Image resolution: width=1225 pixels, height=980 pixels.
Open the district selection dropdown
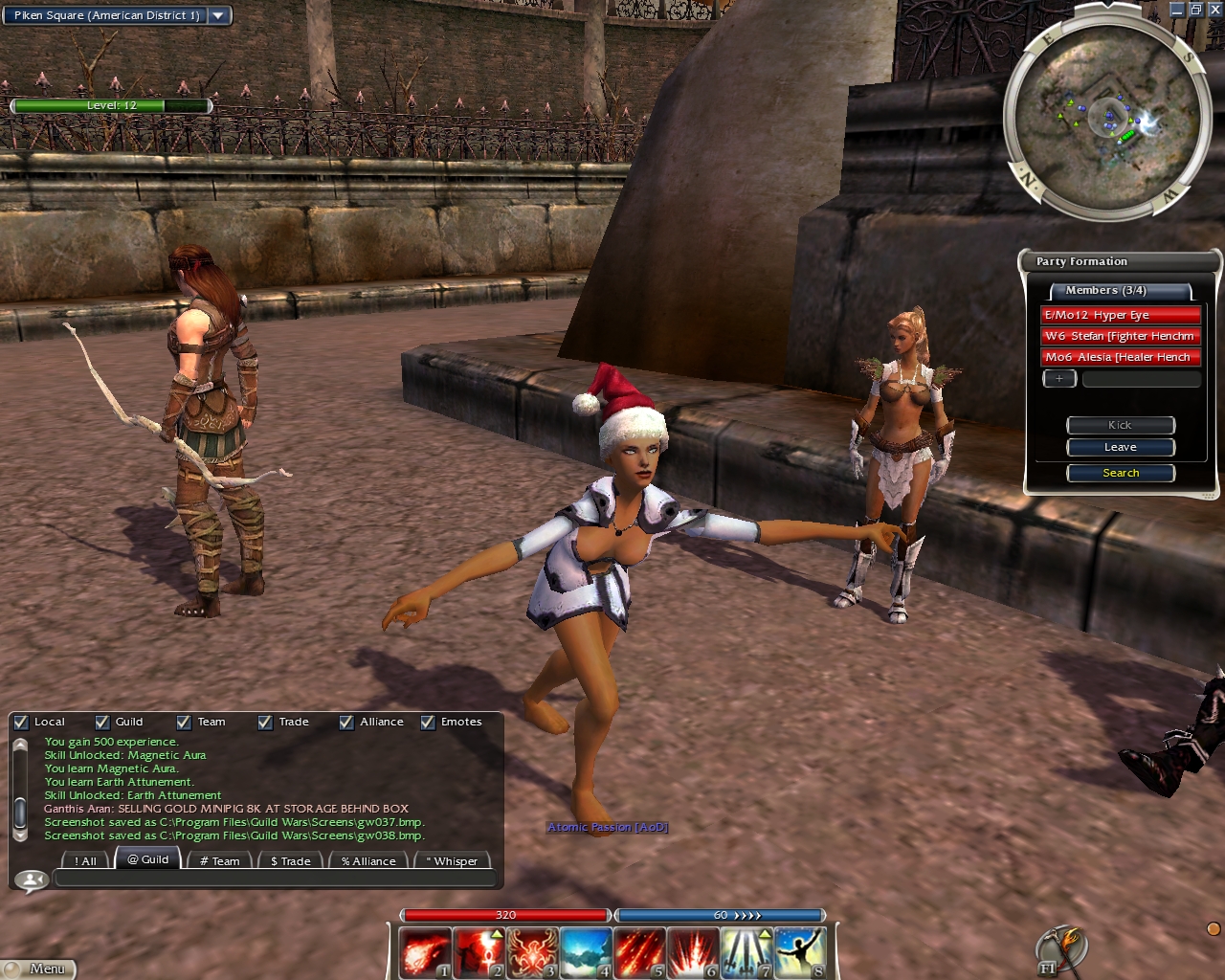coord(219,15)
